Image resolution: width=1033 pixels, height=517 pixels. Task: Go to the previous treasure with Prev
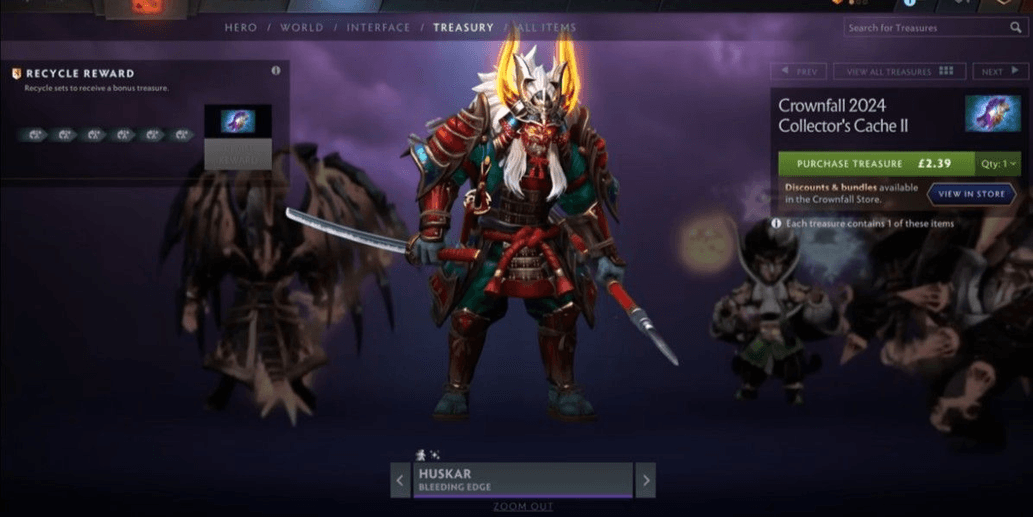click(798, 72)
